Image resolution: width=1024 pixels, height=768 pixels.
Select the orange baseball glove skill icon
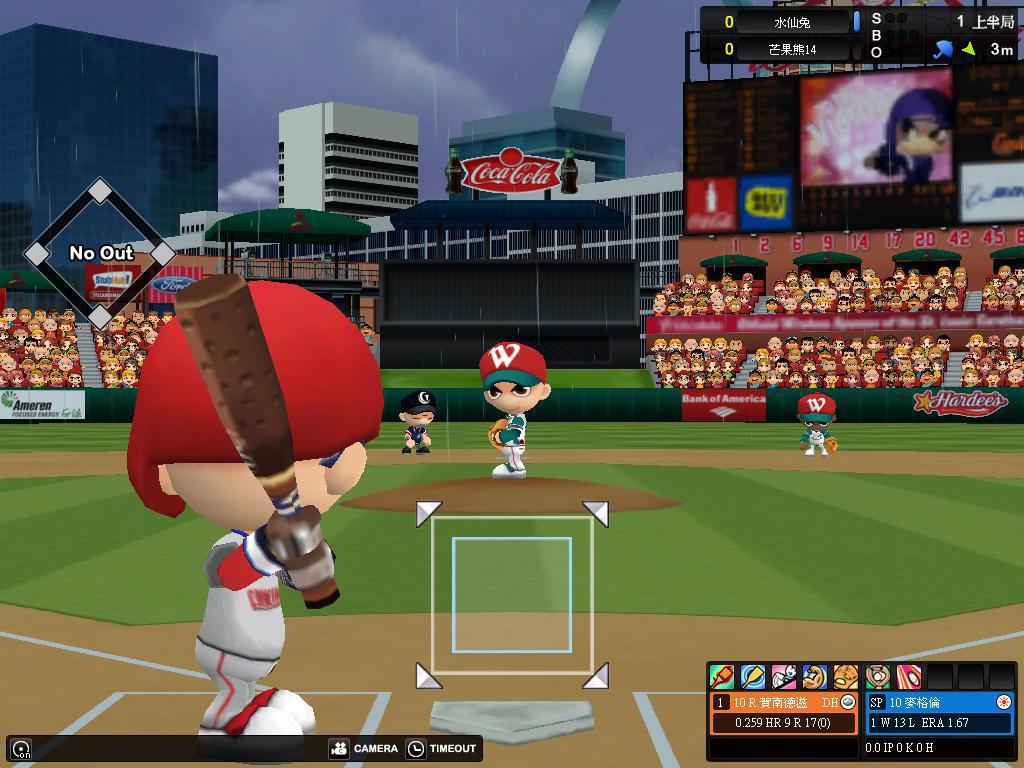click(846, 677)
